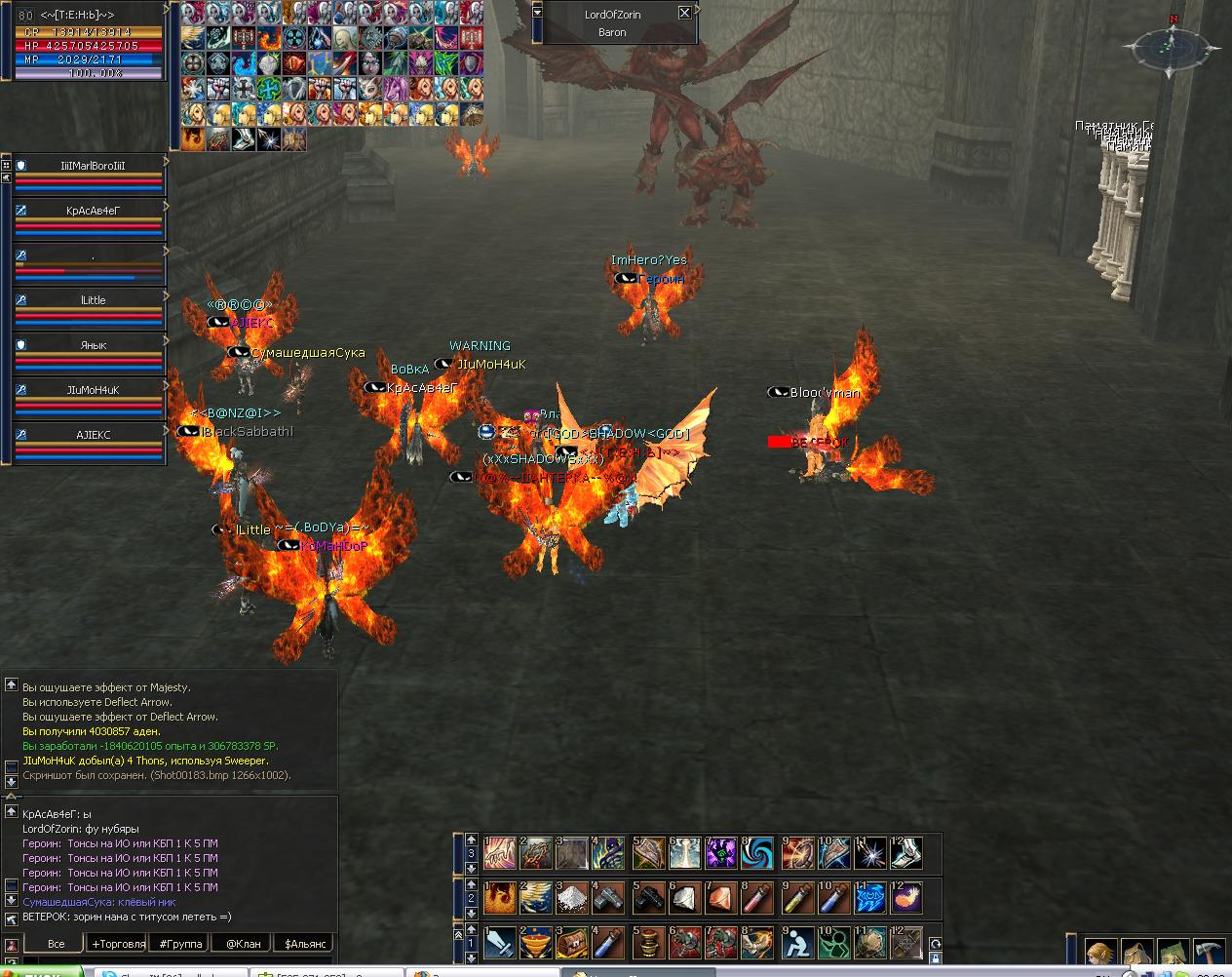Select party member КрАсАв4еГ
This screenshot has height=977, width=1232.
[93, 211]
